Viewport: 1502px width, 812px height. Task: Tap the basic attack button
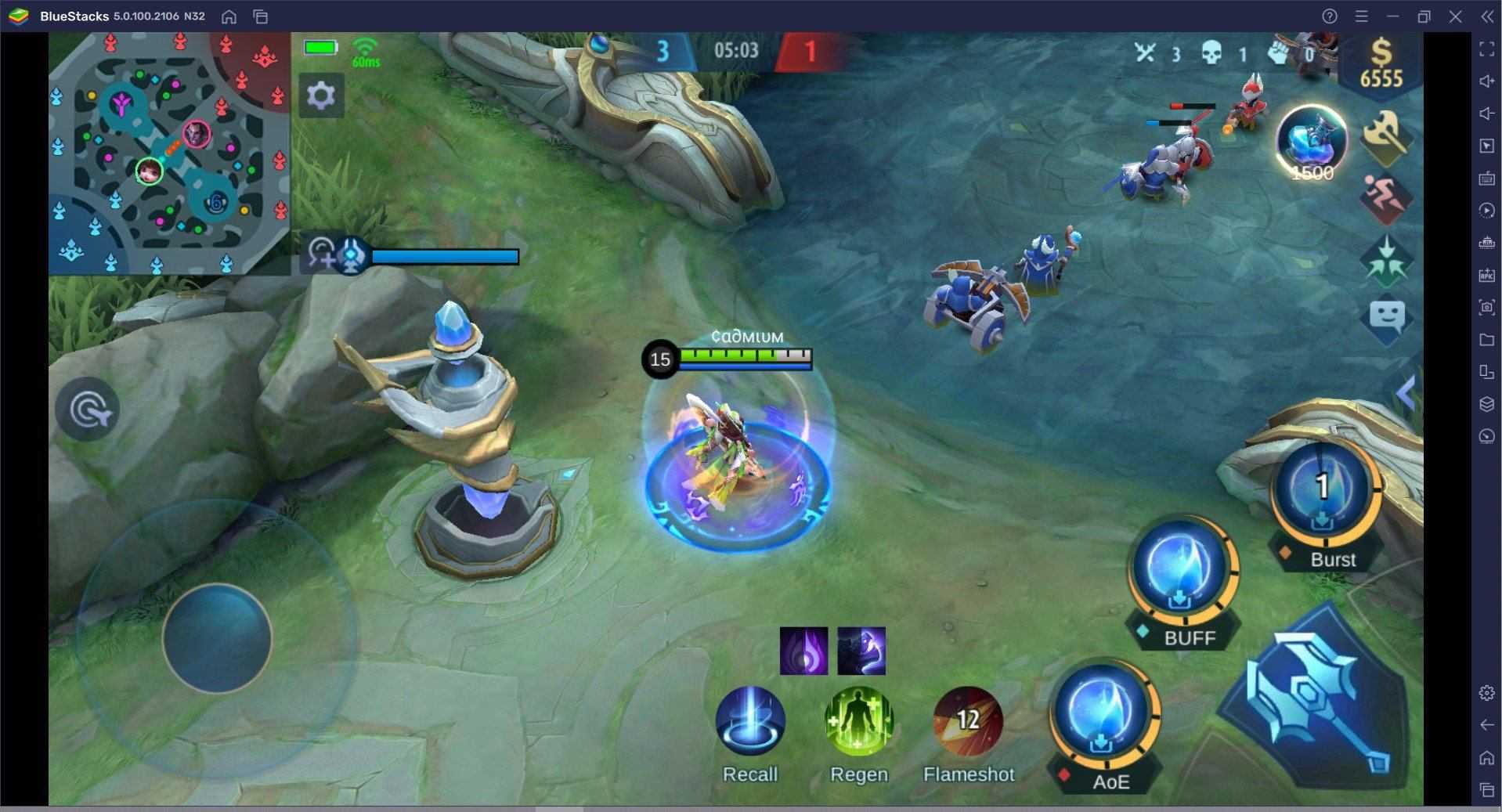(1317, 699)
